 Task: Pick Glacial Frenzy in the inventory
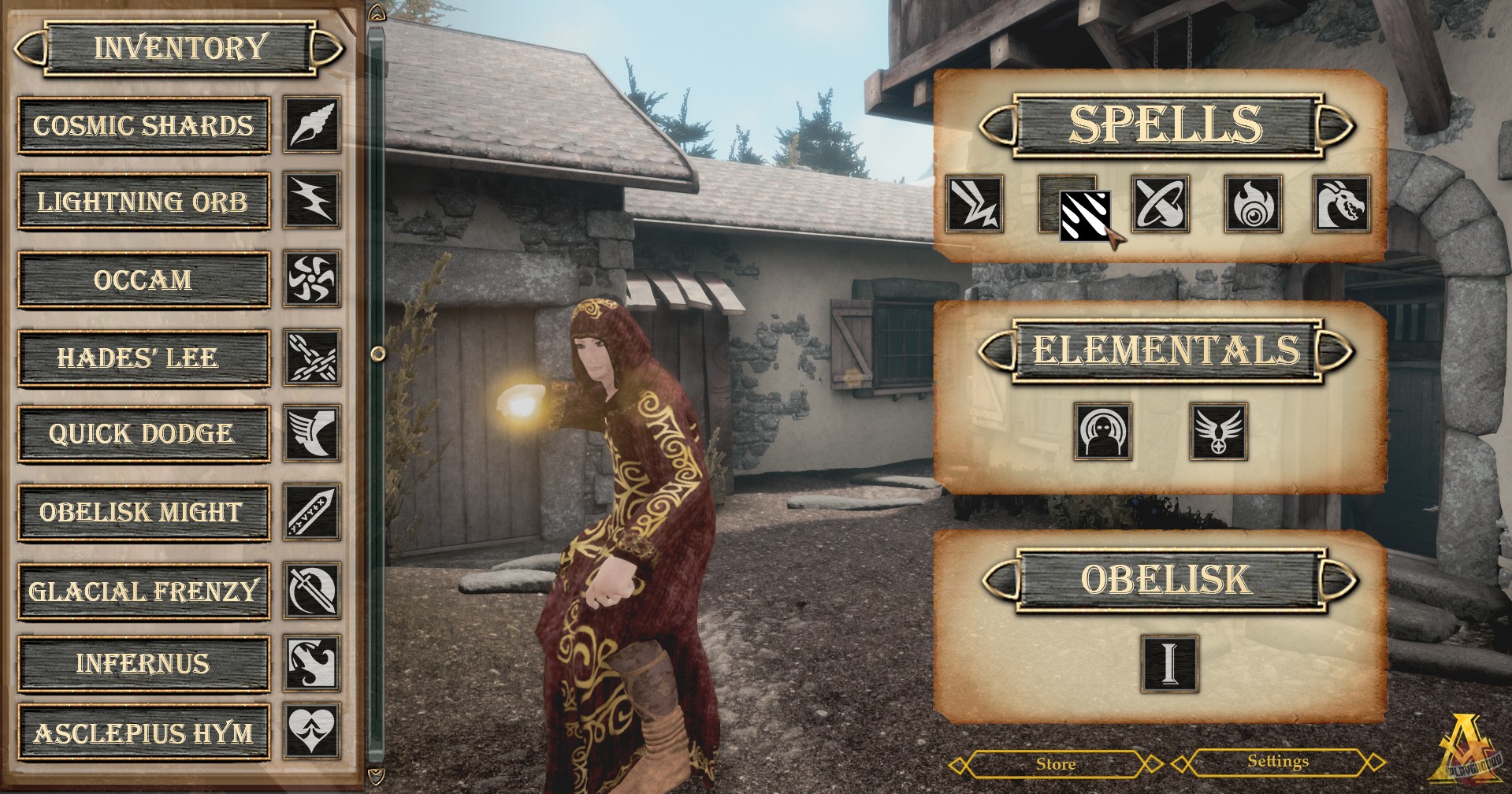(x=143, y=591)
